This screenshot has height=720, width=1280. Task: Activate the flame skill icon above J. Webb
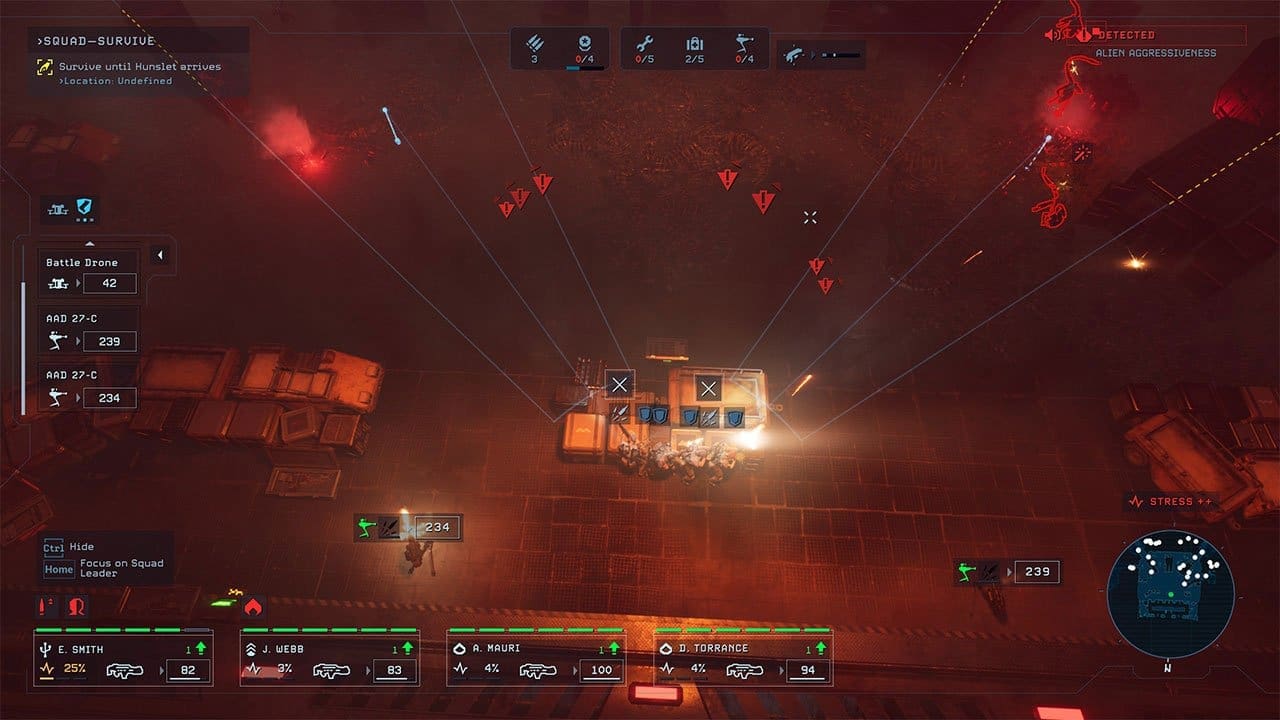[253, 606]
